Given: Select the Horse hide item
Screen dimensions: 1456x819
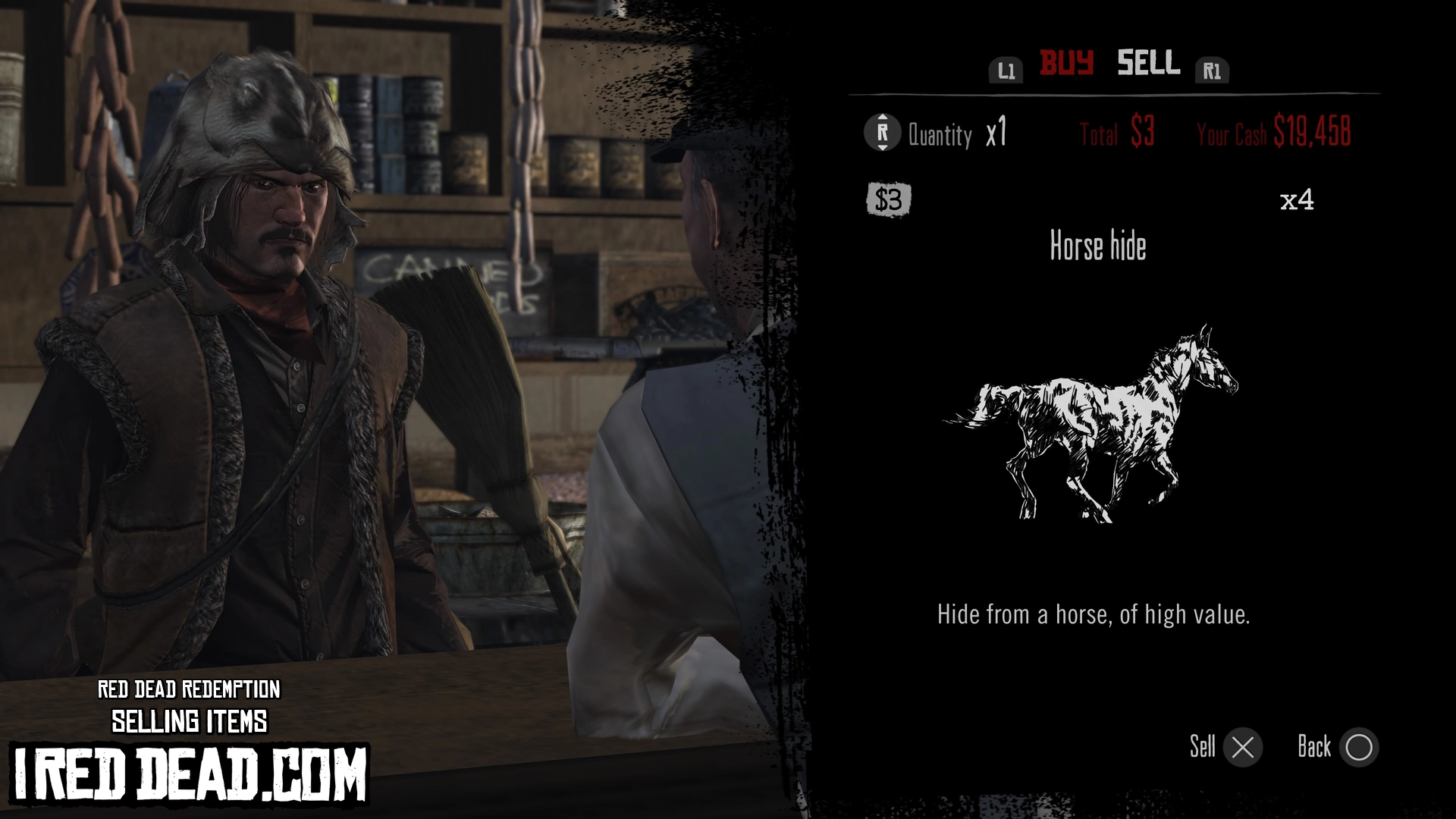Looking at the screenshot, I should [1097, 246].
